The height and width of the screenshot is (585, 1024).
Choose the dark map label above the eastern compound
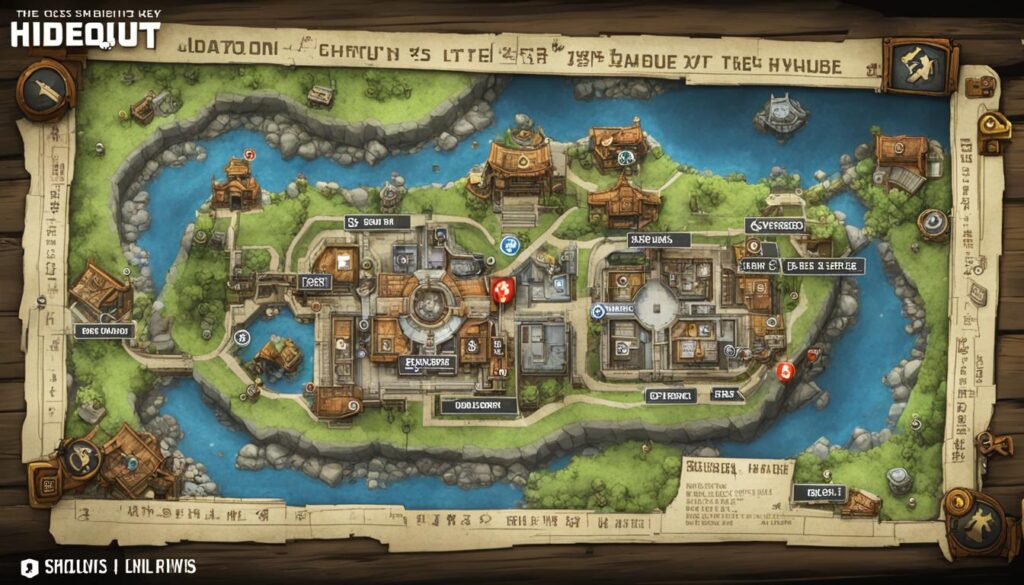pos(658,240)
